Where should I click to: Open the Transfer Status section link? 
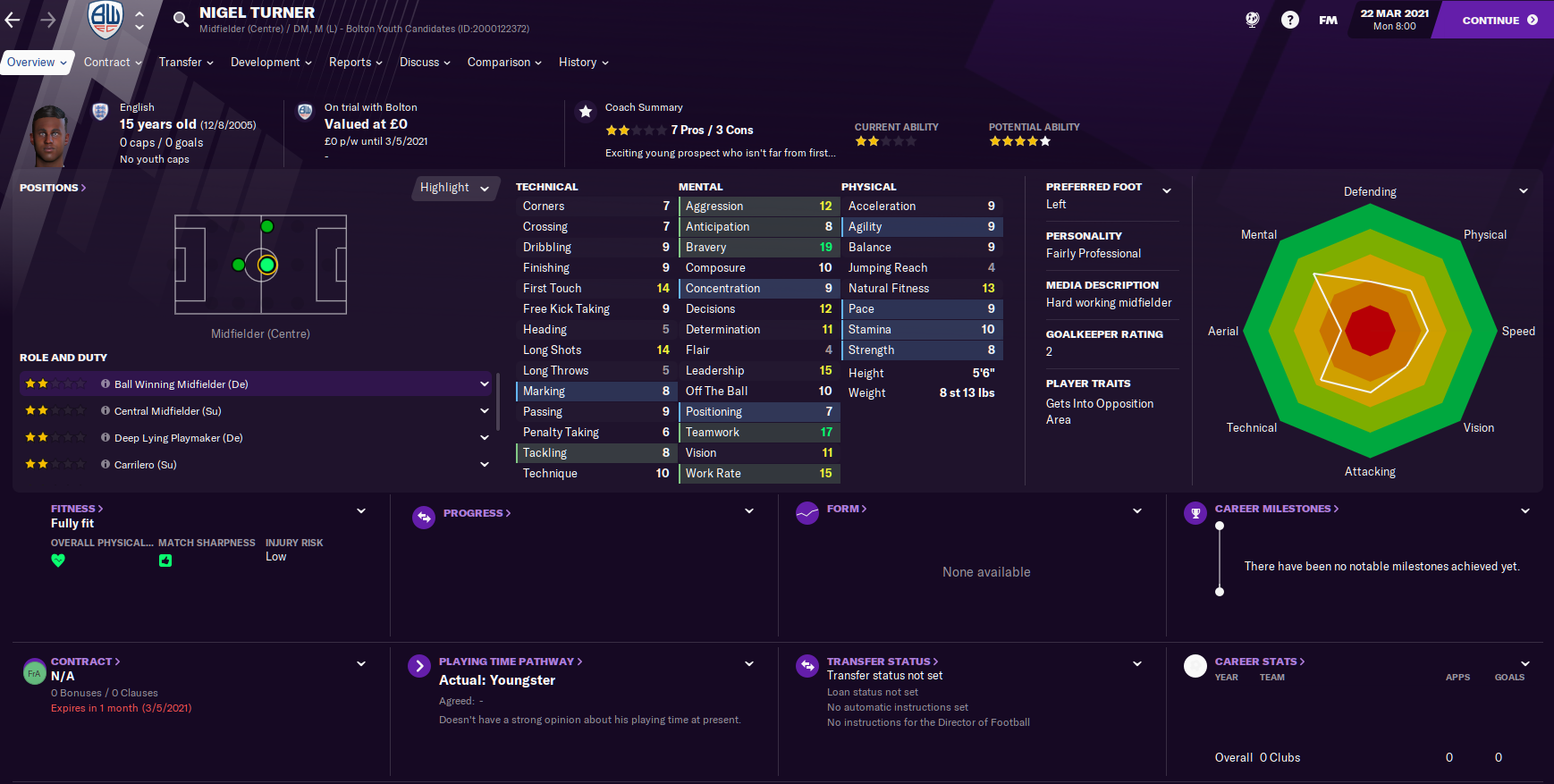click(x=882, y=662)
